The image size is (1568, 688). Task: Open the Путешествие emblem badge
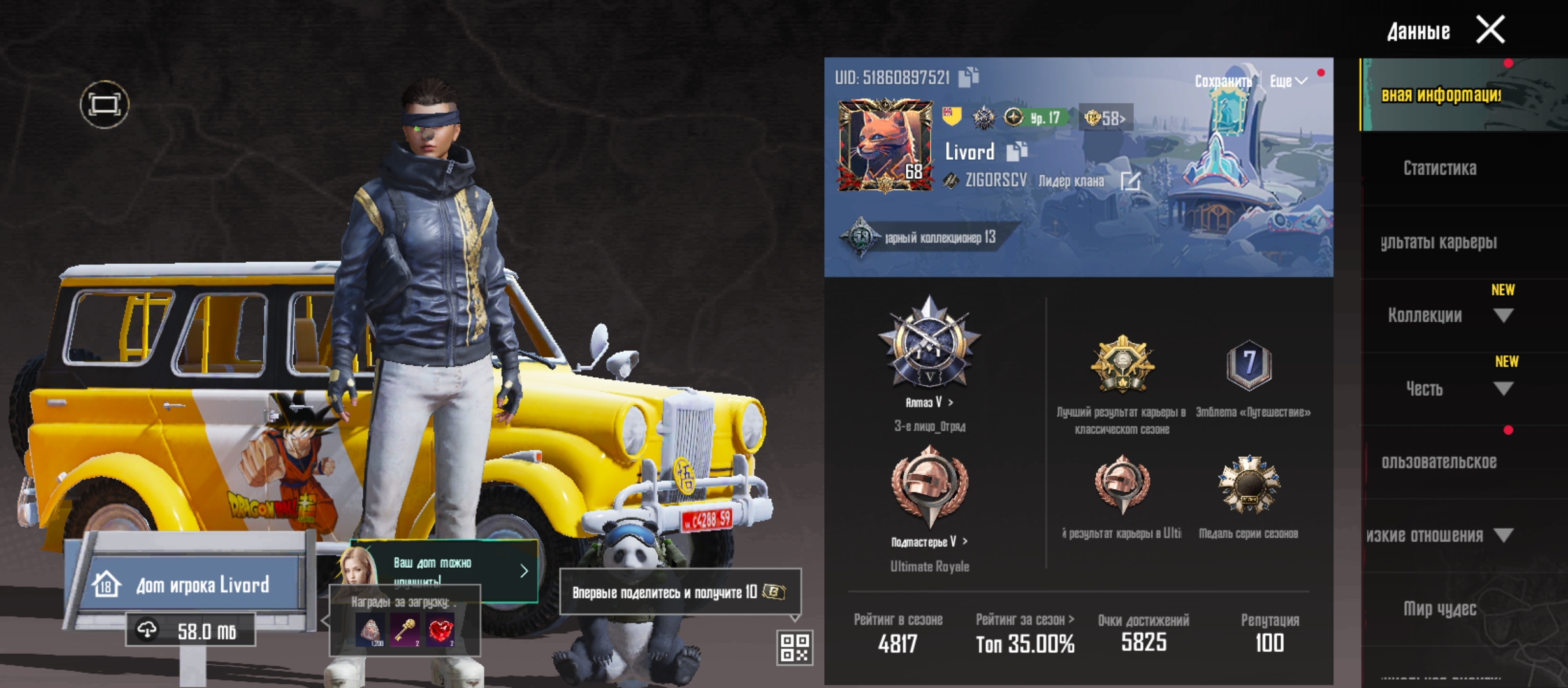(1249, 366)
